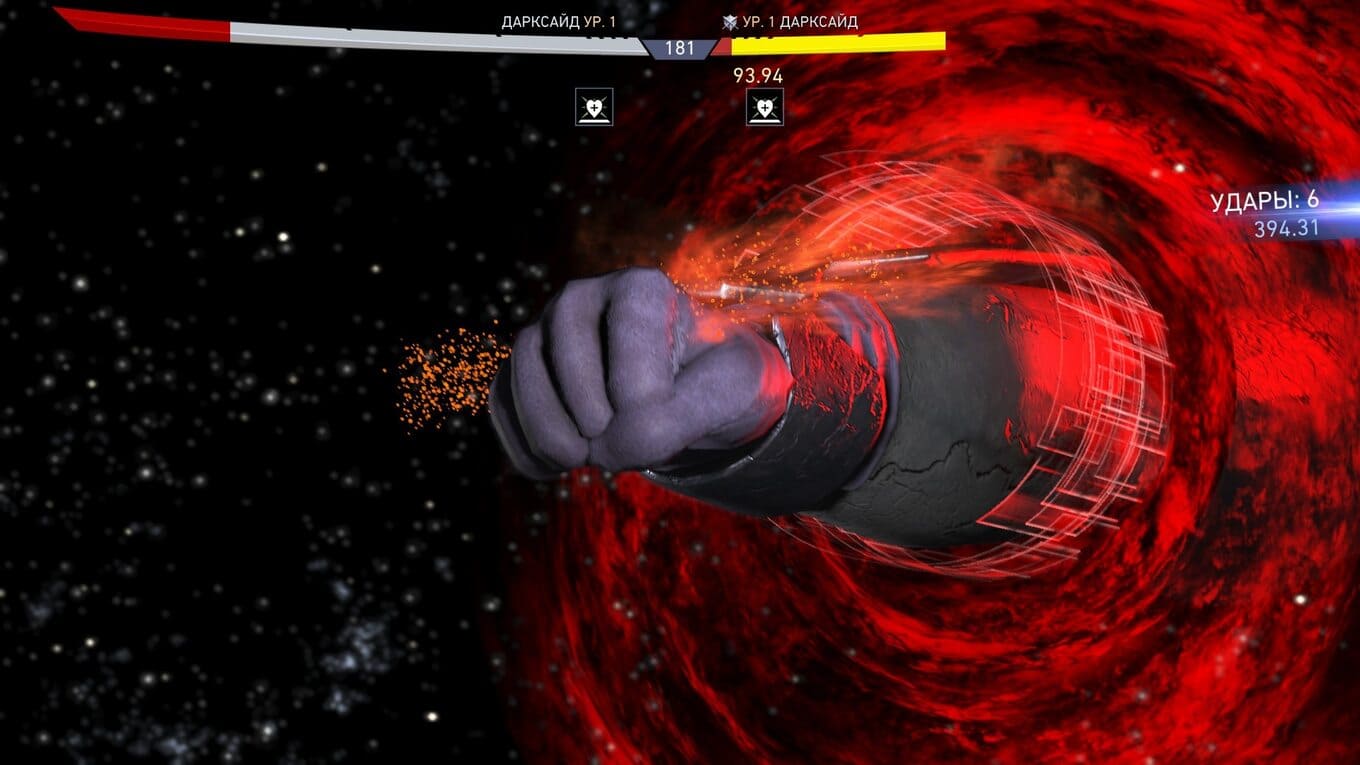Click the rank emblem beside УР. 1 ДАРКСАЙД
This screenshot has width=1360, height=765.
[x=730, y=22]
